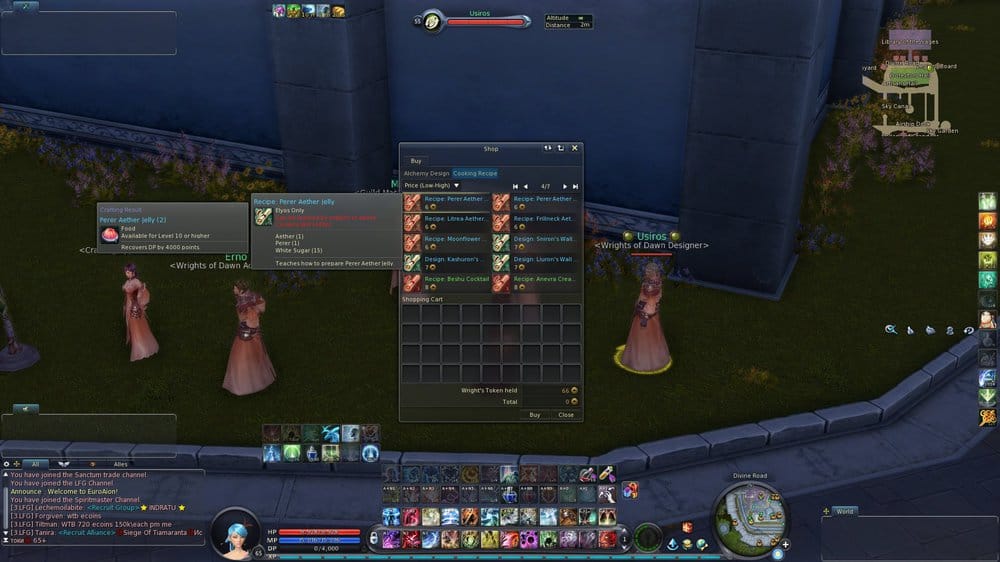Screen dimensions: 1000x562
Task: Select the Cooking Recipe category
Action: 475,173
